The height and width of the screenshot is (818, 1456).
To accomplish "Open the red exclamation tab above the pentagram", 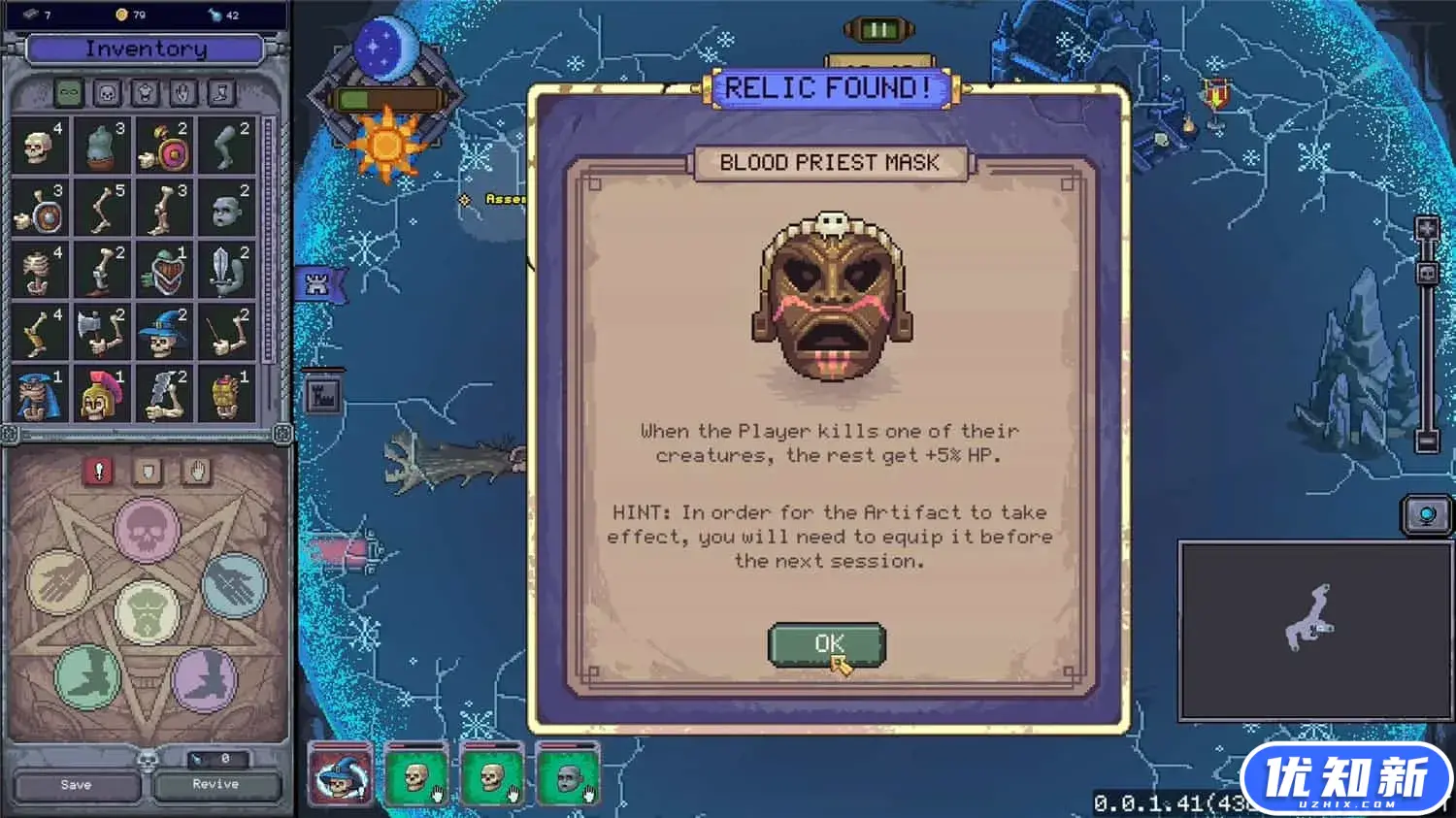I will pyautogui.click(x=98, y=472).
